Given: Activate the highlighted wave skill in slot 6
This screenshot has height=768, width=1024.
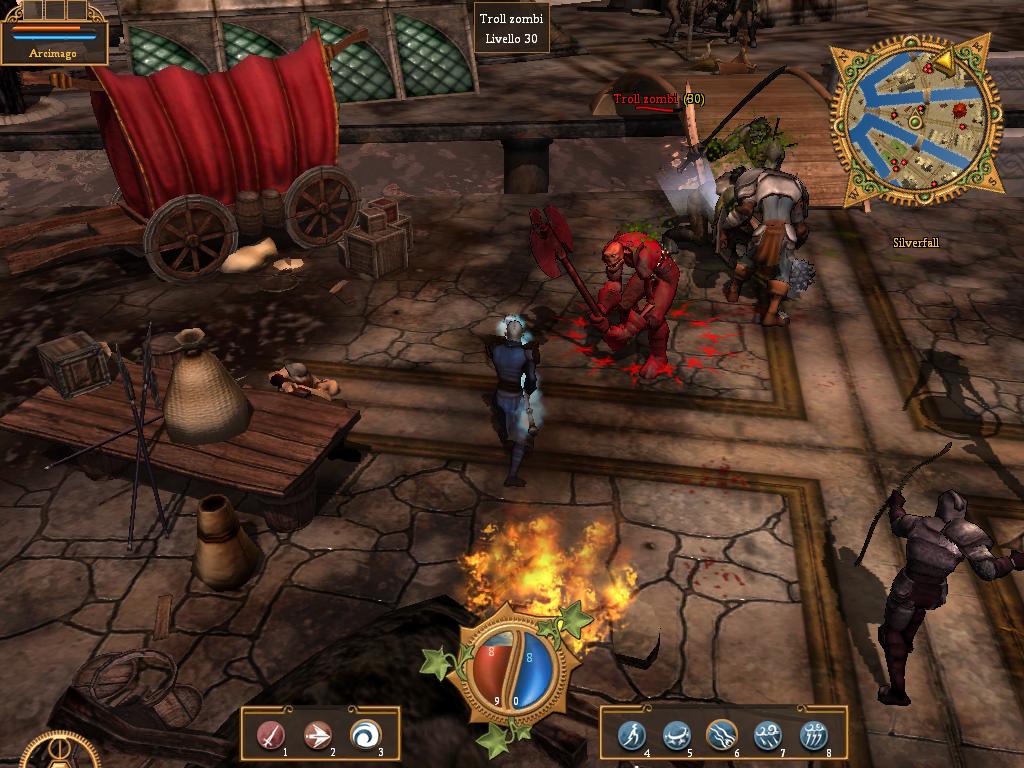Looking at the screenshot, I should (723, 735).
